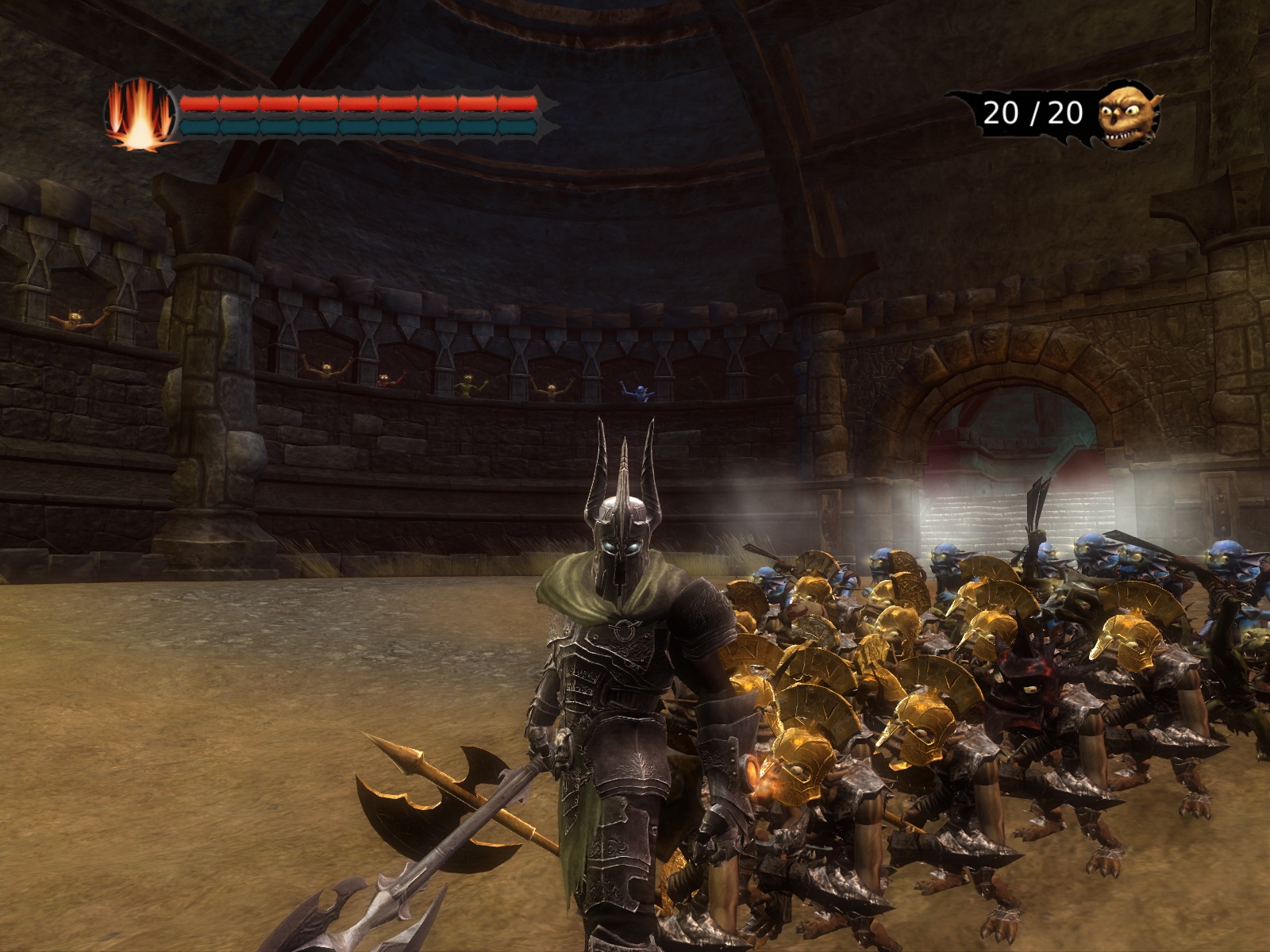Click the minion face icon

click(1129, 115)
